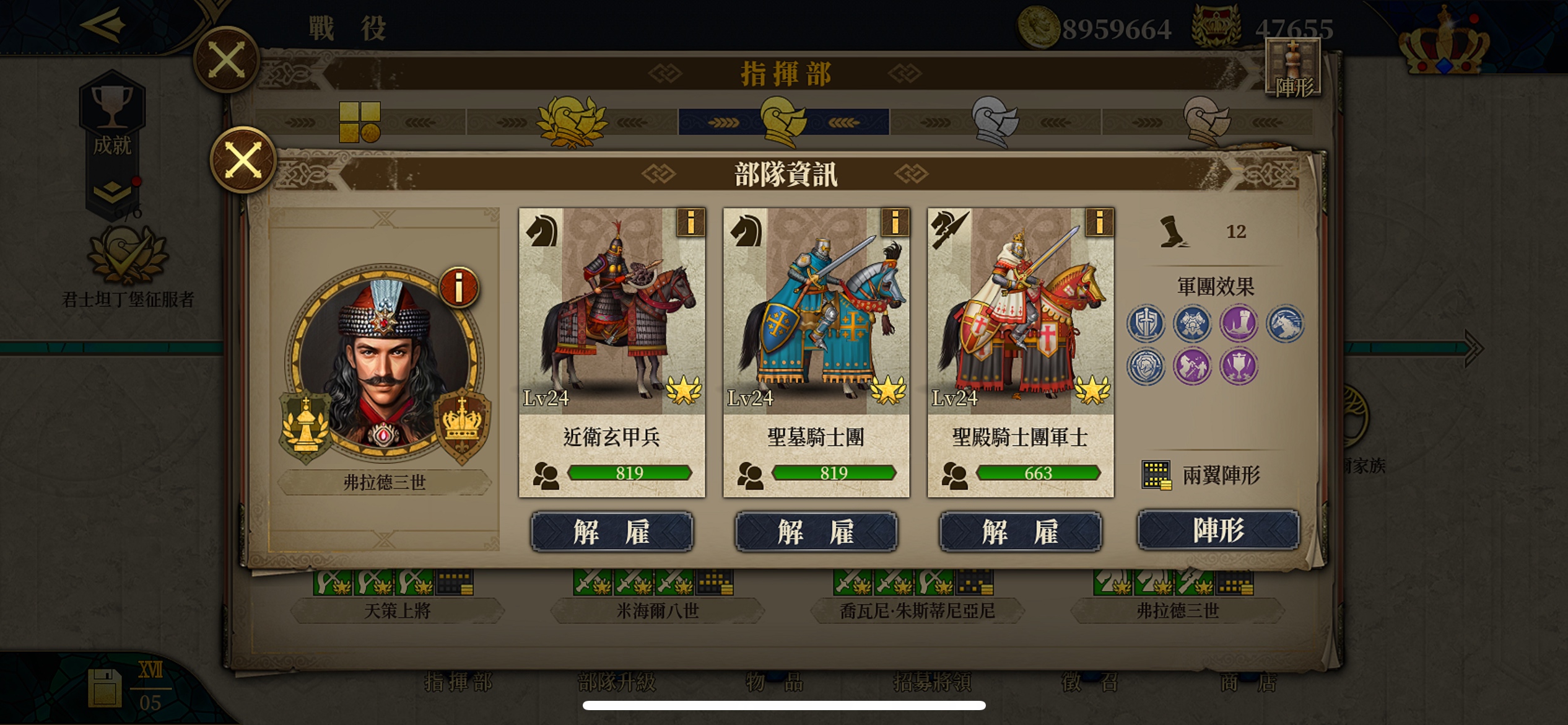
Task: Switch to the laurel-wreathed gold helmet tab
Action: 571,121
